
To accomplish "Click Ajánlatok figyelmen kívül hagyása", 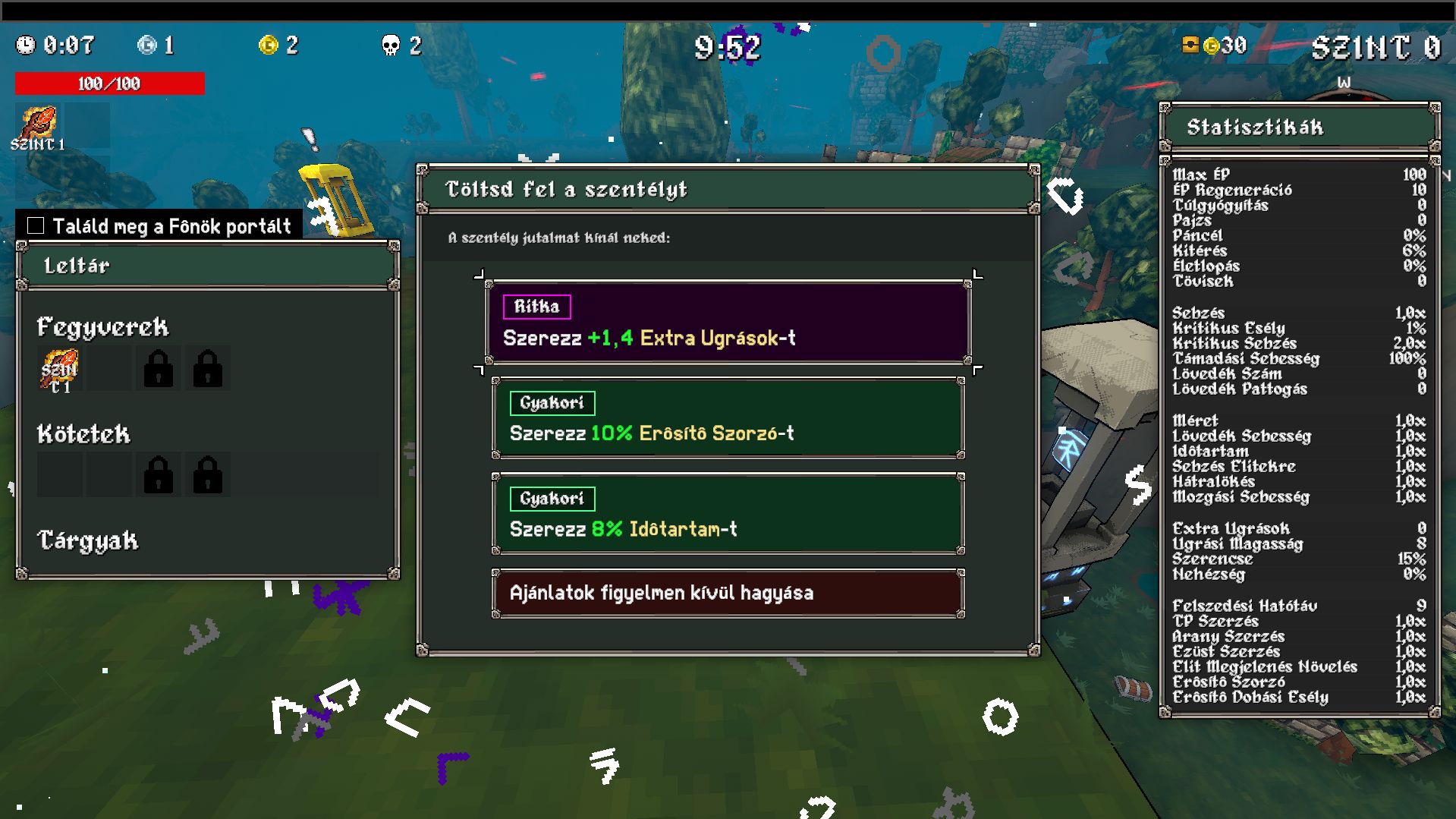I will [x=728, y=593].
